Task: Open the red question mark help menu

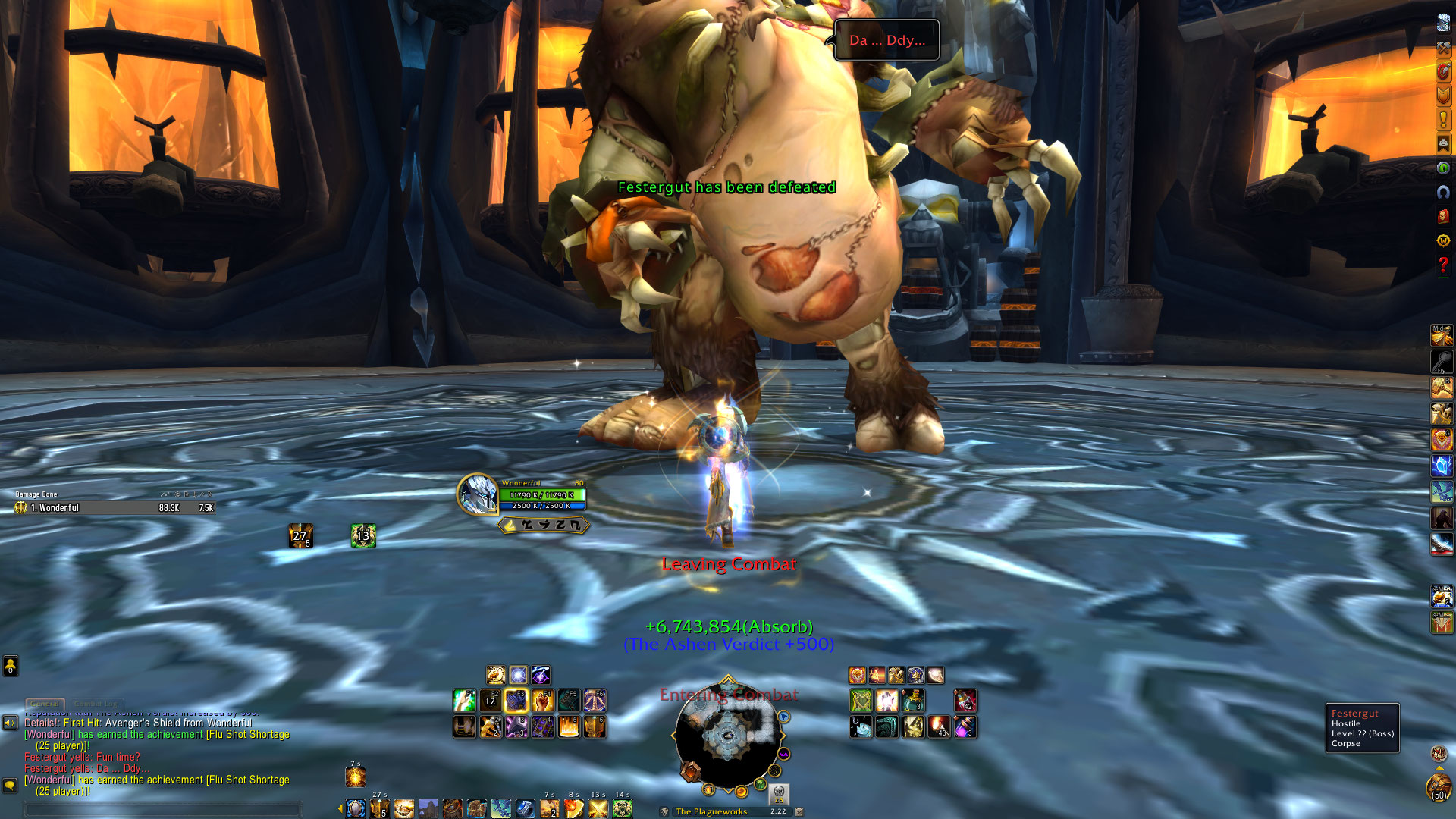Action: pyautogui.click(x=1443, y=265)
